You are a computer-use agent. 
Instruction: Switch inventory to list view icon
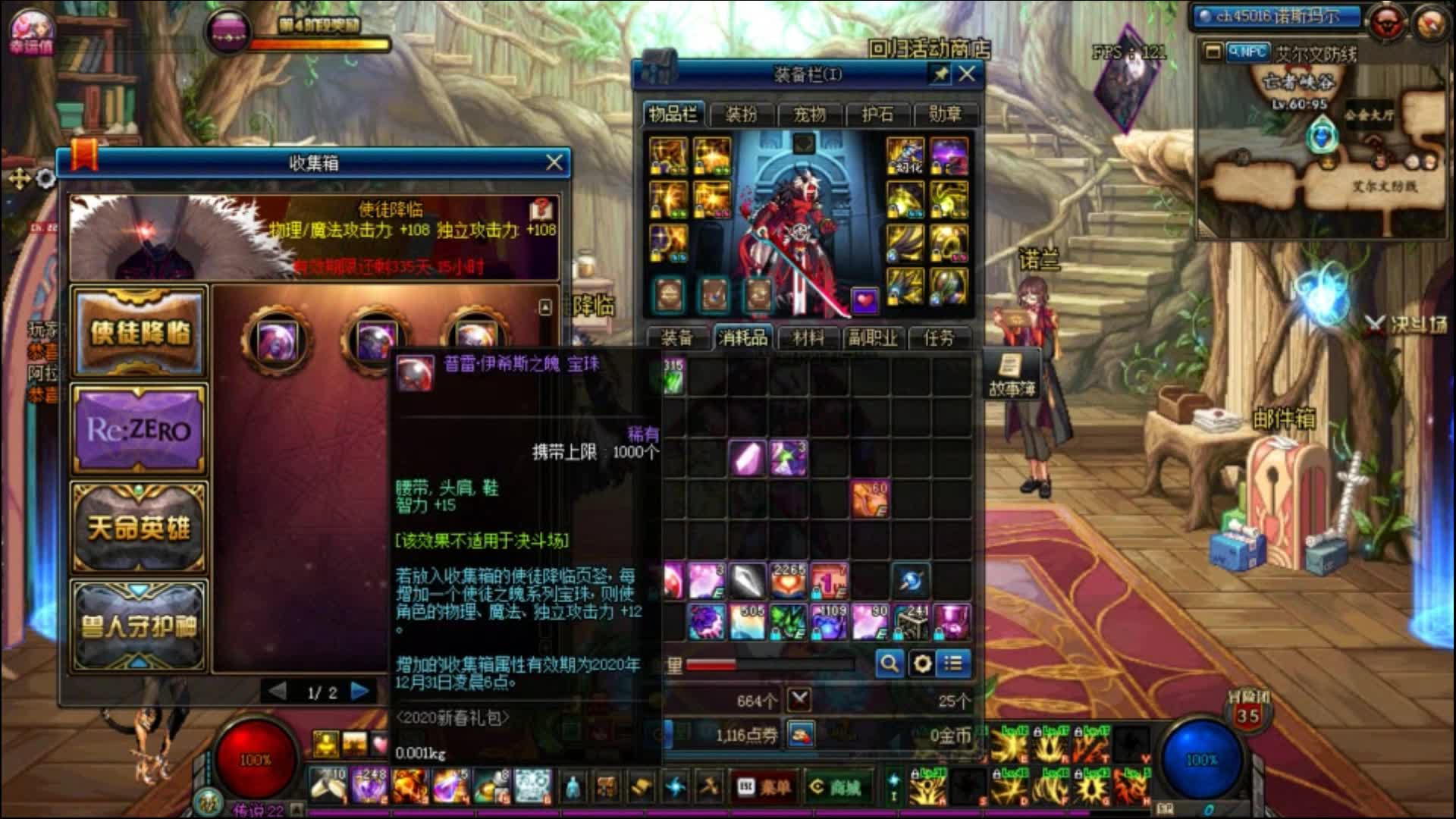click(x=954, y=663)
